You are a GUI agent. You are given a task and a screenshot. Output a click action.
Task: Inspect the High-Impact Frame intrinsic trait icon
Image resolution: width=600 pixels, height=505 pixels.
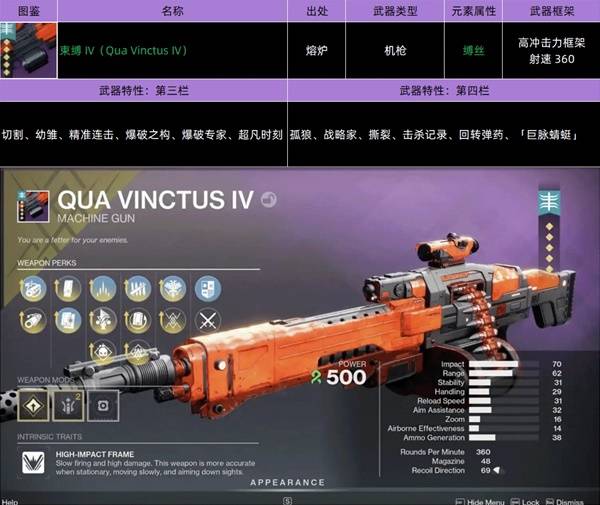pos(33,461)
